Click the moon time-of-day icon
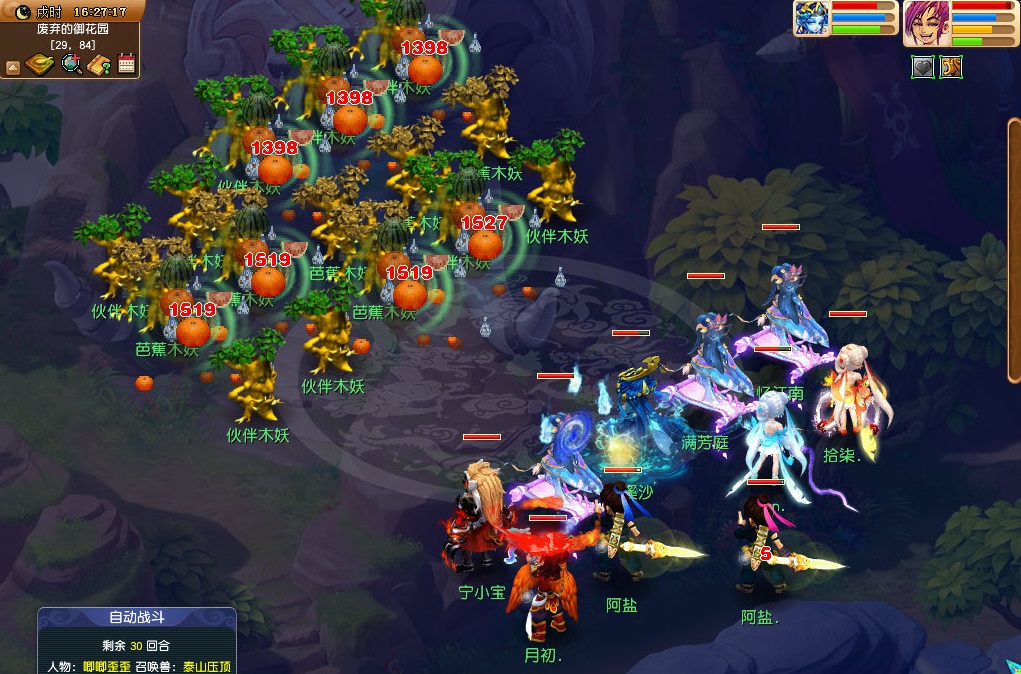This screenshot has width=1021, height=674. [x=22, y=12]
